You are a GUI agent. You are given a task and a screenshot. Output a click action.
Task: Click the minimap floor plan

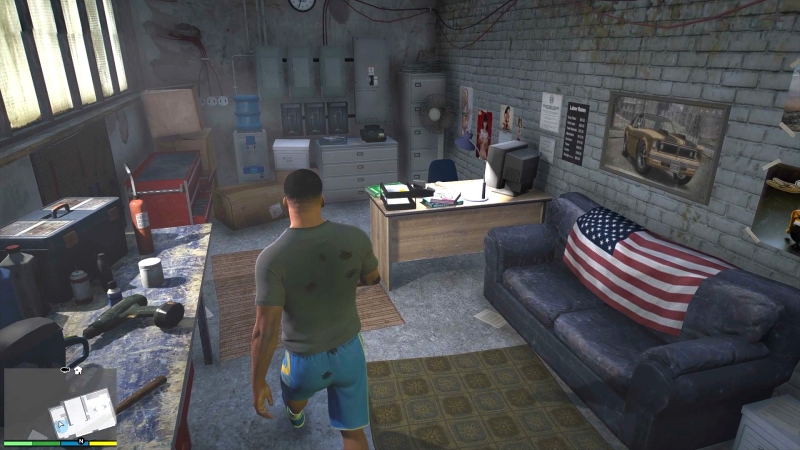(x=84, y=411)
